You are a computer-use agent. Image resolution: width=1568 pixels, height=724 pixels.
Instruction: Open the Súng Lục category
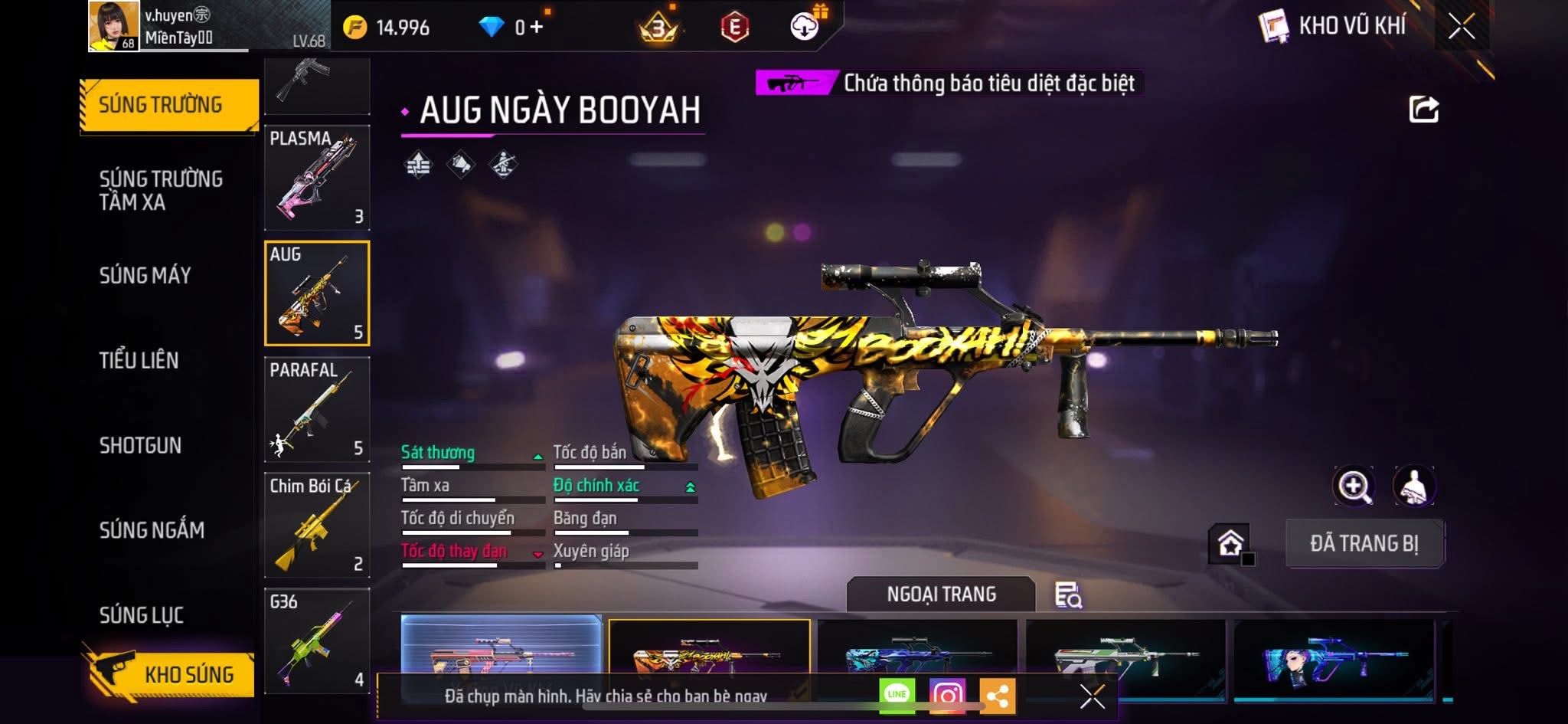(142, 614)
